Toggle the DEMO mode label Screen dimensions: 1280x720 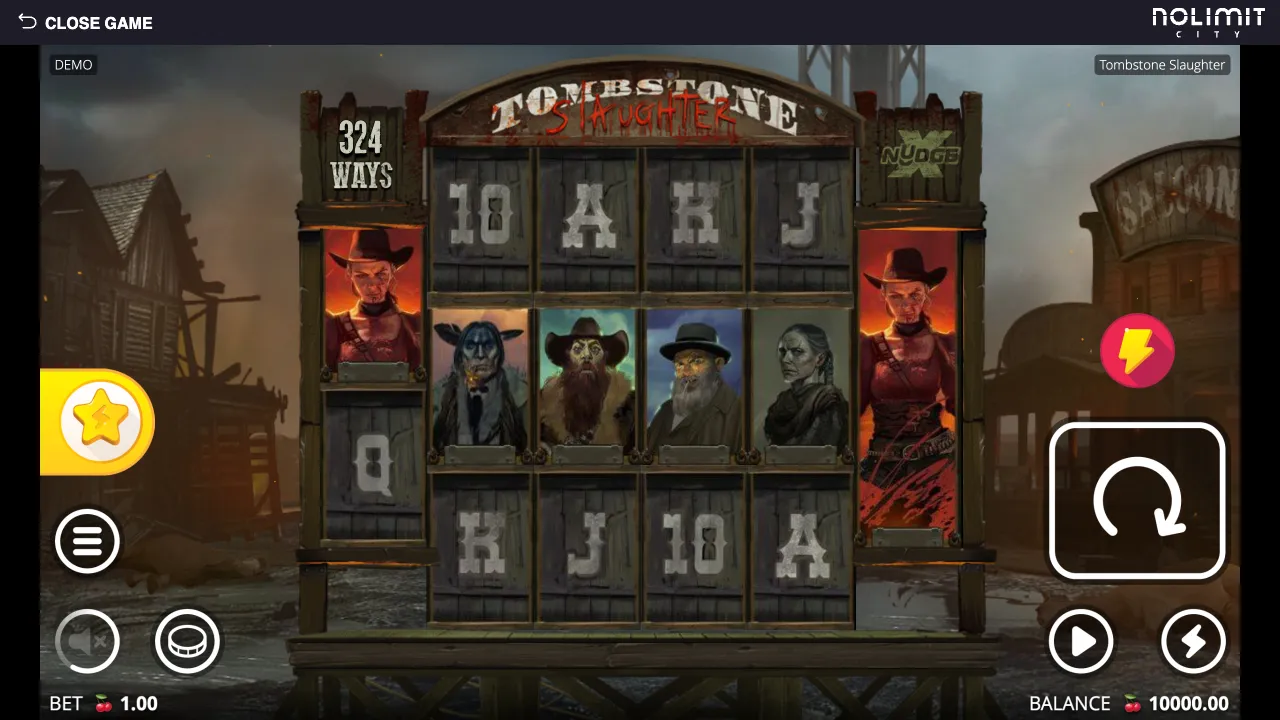[73, 64]
